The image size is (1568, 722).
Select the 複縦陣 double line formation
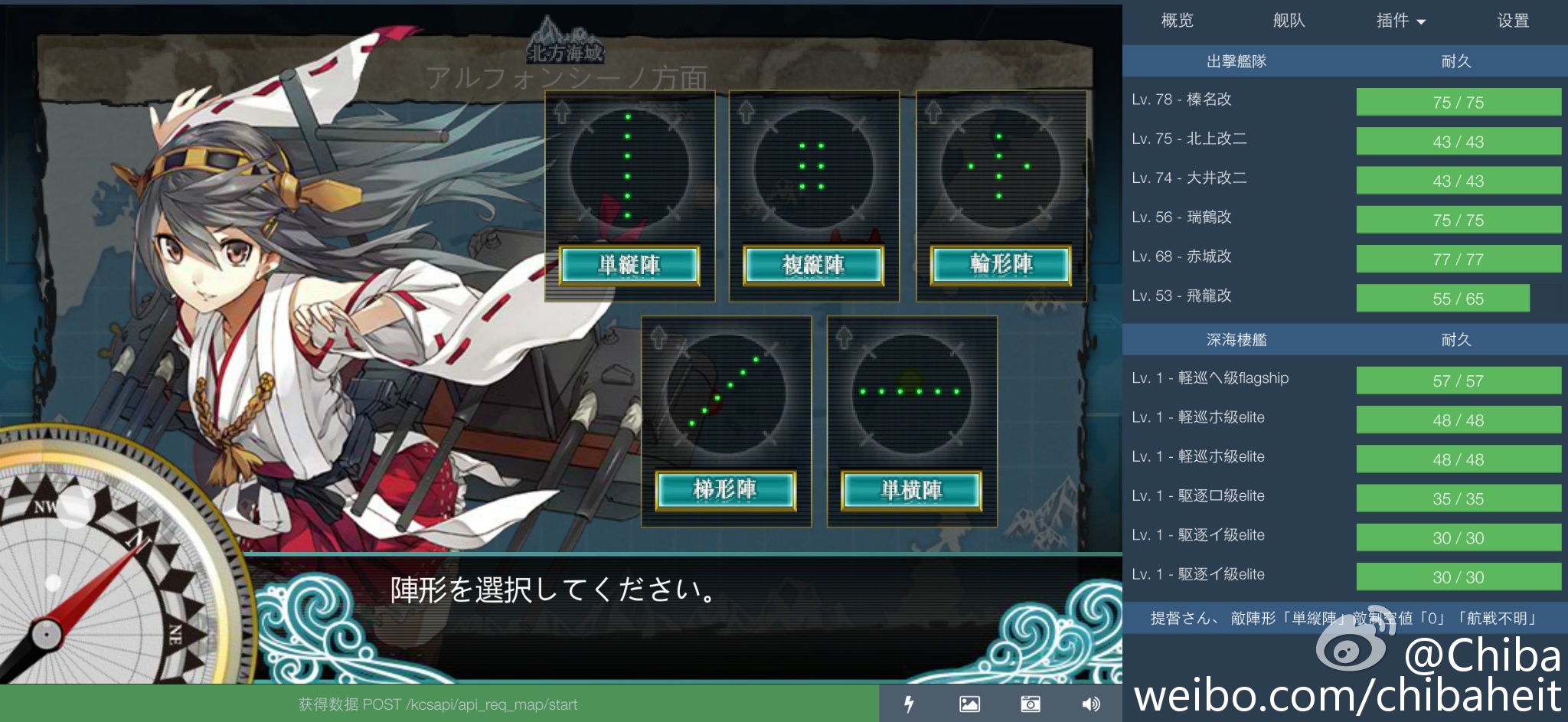[x=813, y=265]
